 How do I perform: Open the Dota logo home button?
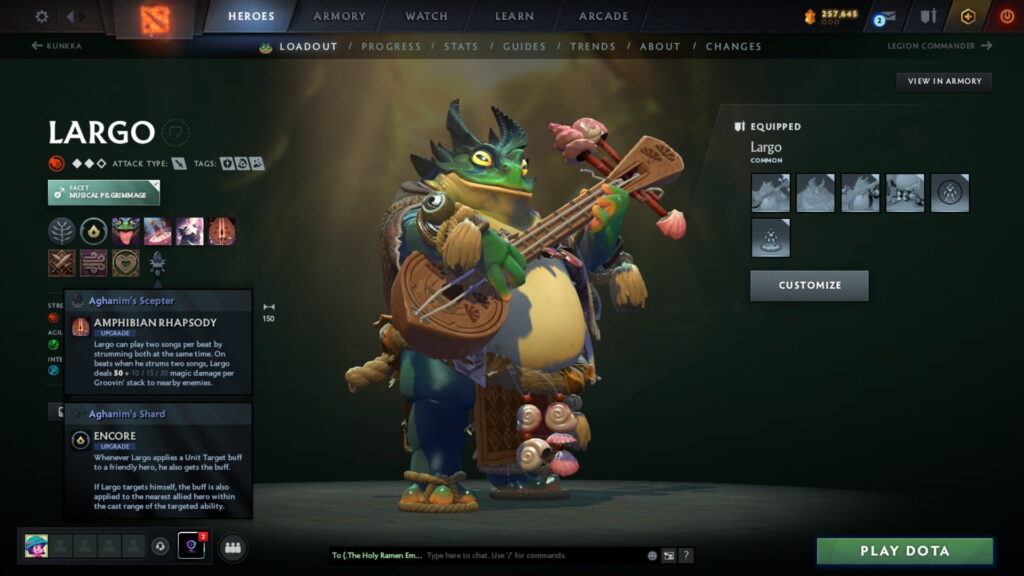click(154, 18)
